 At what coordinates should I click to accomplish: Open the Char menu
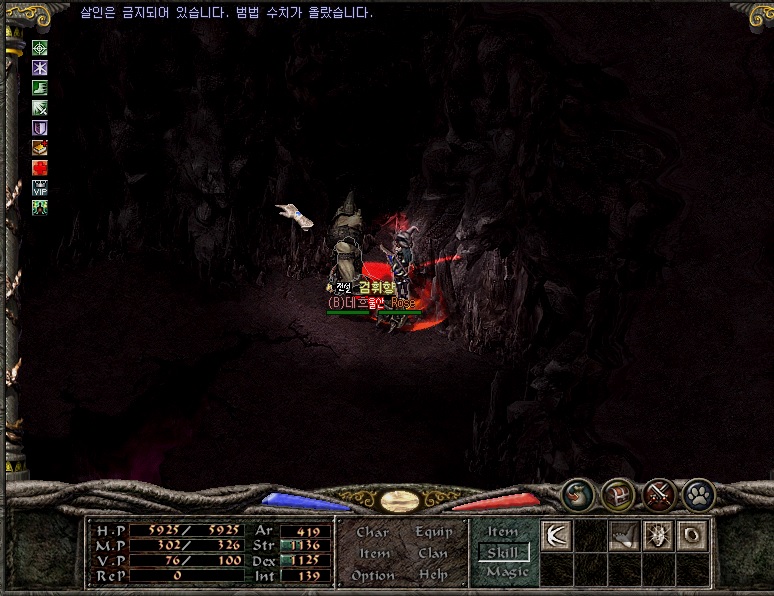click(372, 532)
